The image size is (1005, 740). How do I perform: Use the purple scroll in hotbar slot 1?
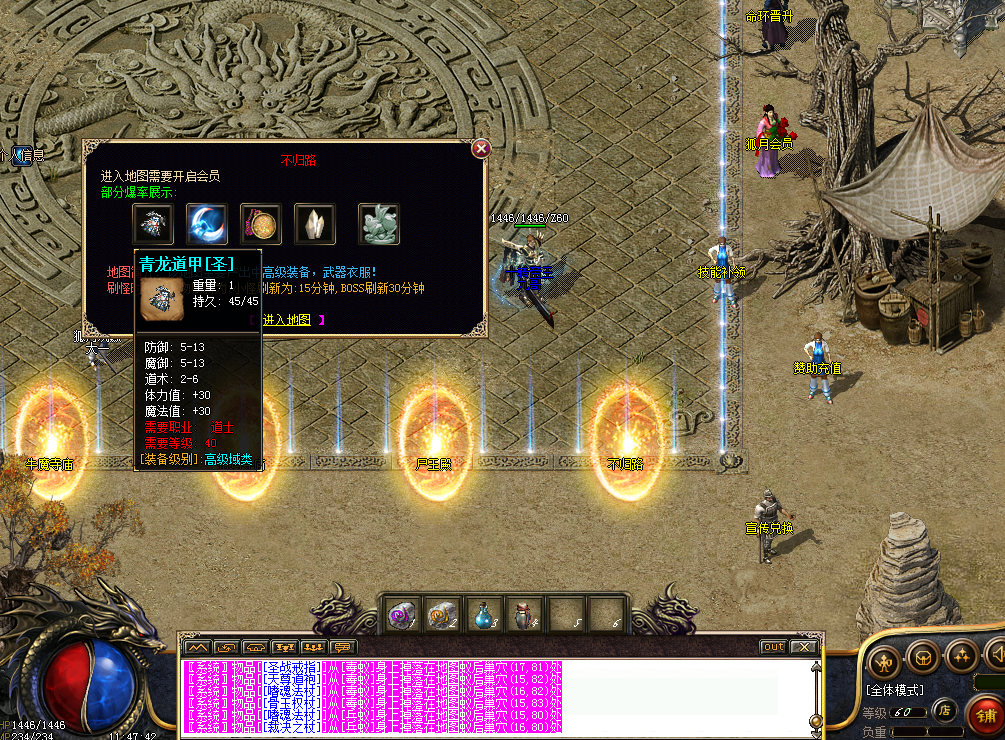[402, 615]
